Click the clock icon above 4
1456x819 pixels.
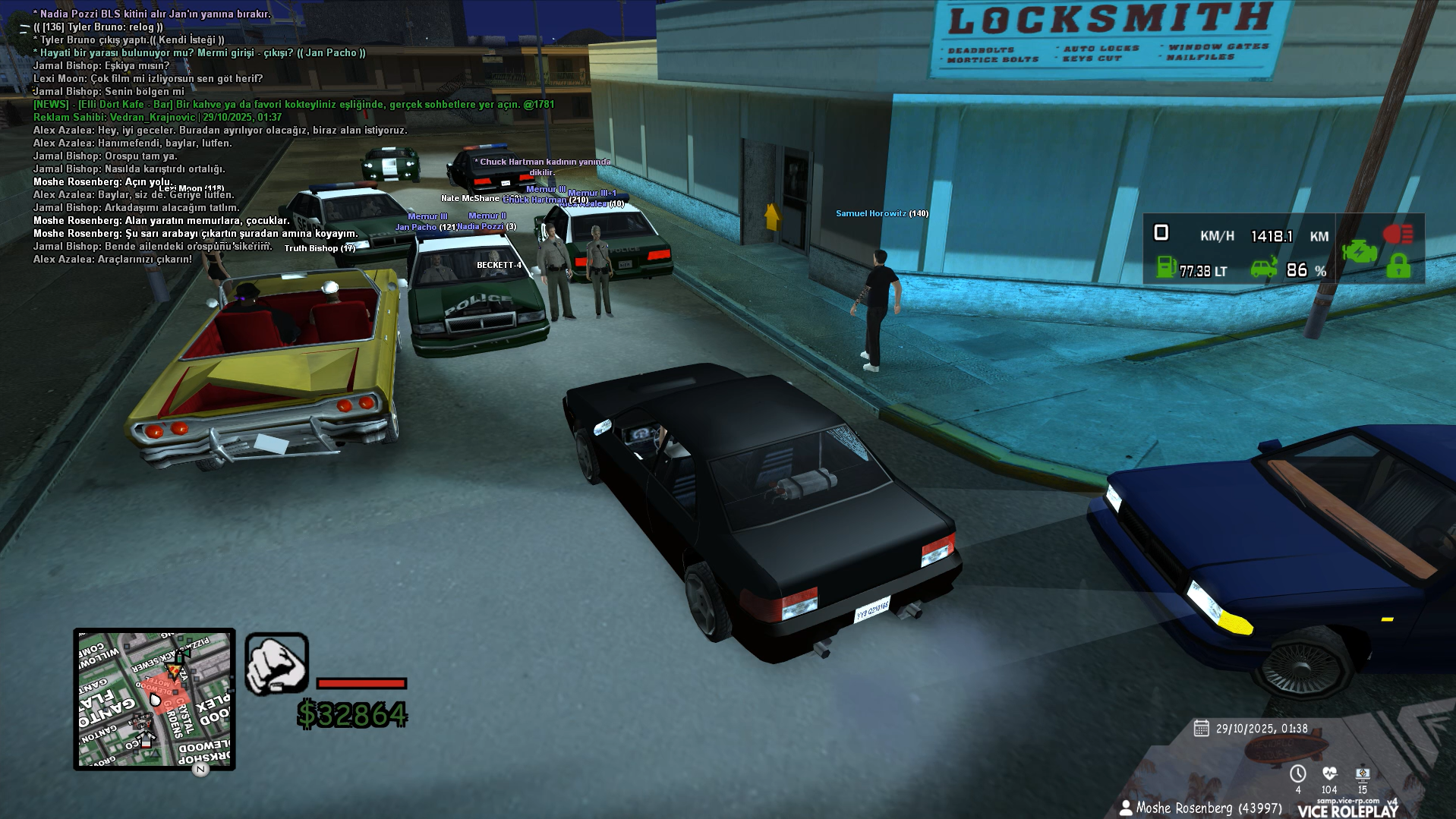[1297, 773]
